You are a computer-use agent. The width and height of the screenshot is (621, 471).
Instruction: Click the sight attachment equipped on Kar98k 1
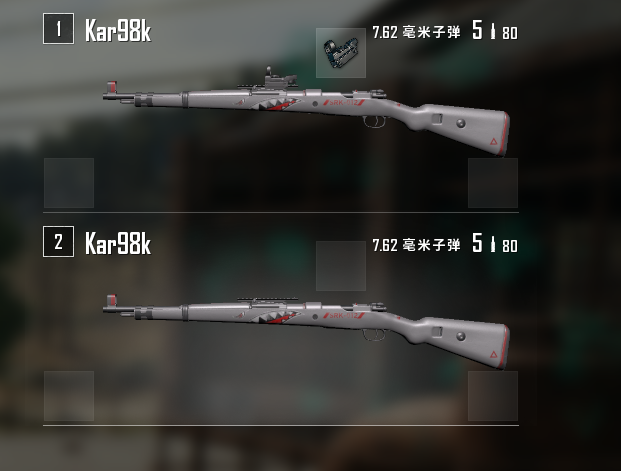(x=340, y=52)
